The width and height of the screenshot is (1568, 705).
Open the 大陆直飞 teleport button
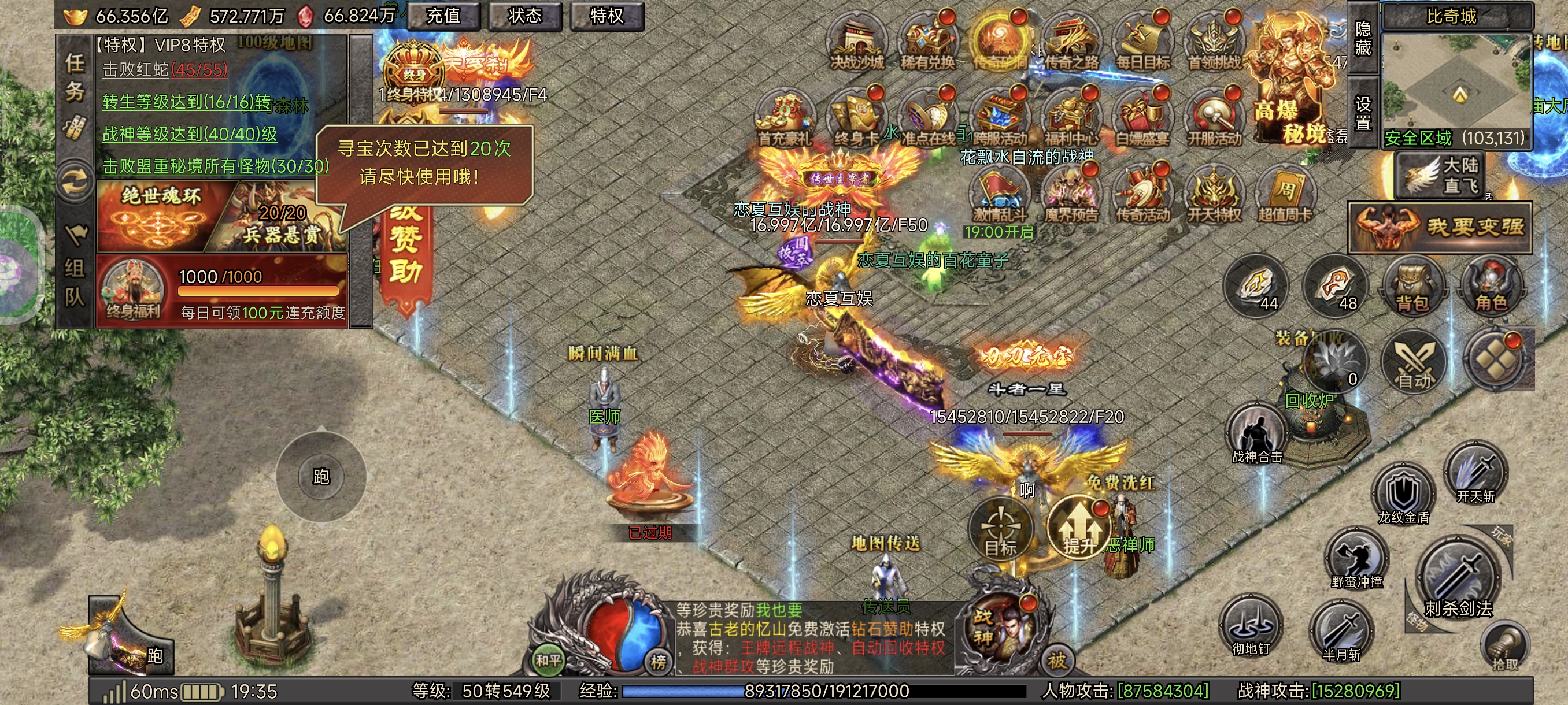click(x=1440, y=175)
